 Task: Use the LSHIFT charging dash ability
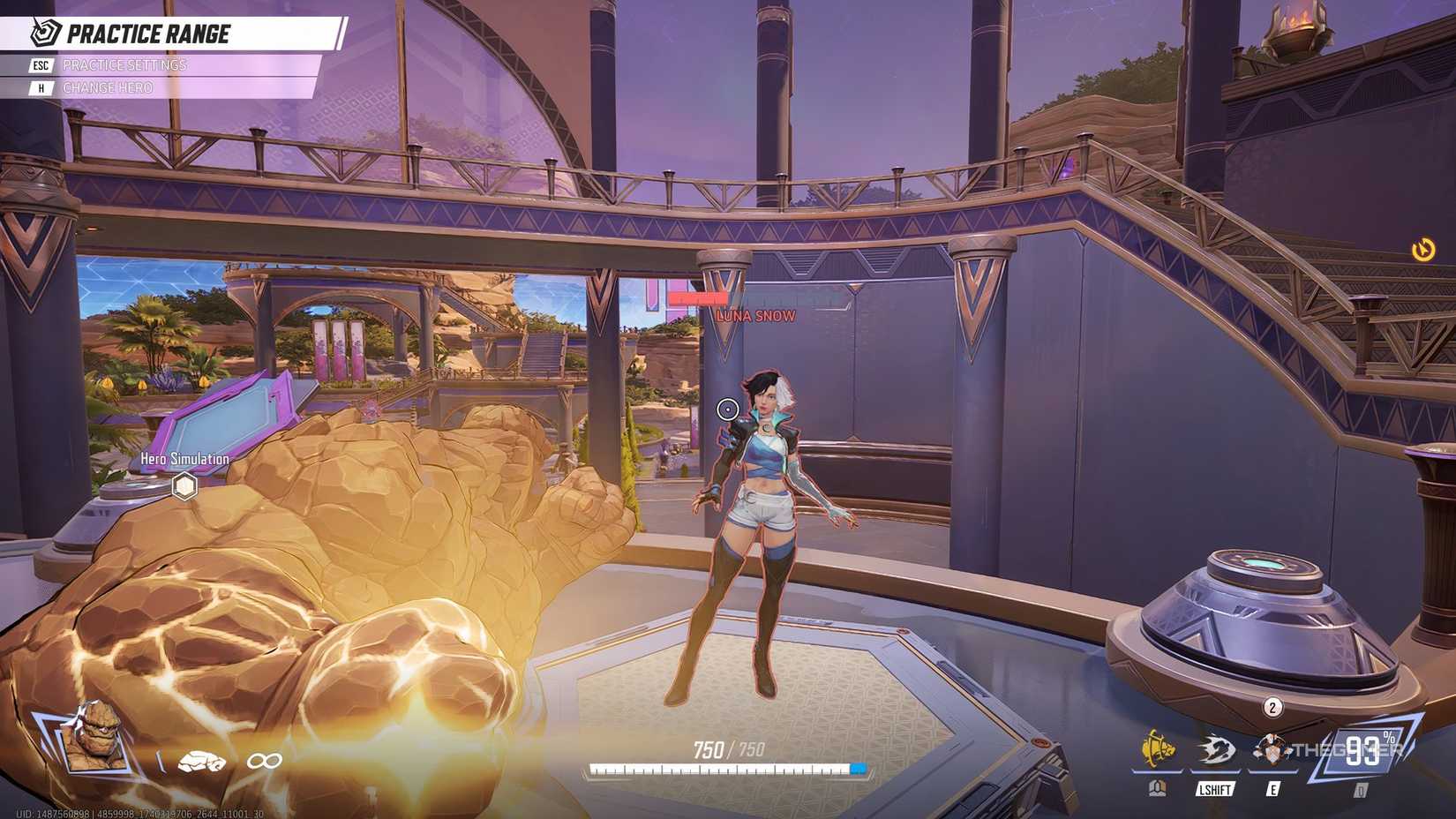click(1215, 751)
